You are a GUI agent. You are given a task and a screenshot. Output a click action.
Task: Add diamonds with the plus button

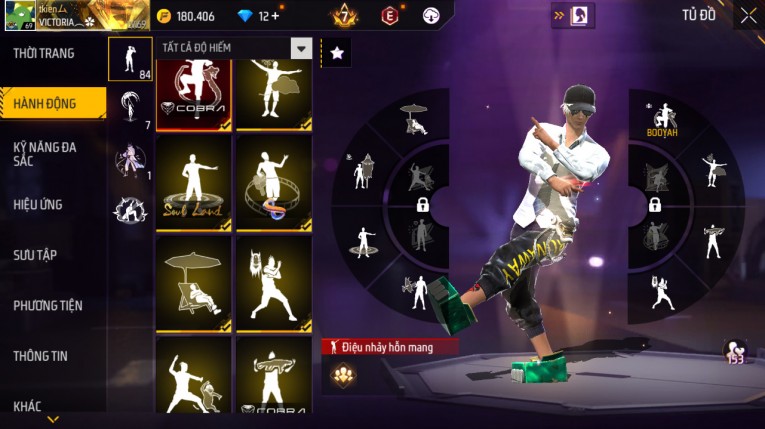click(x=275, y=16)
